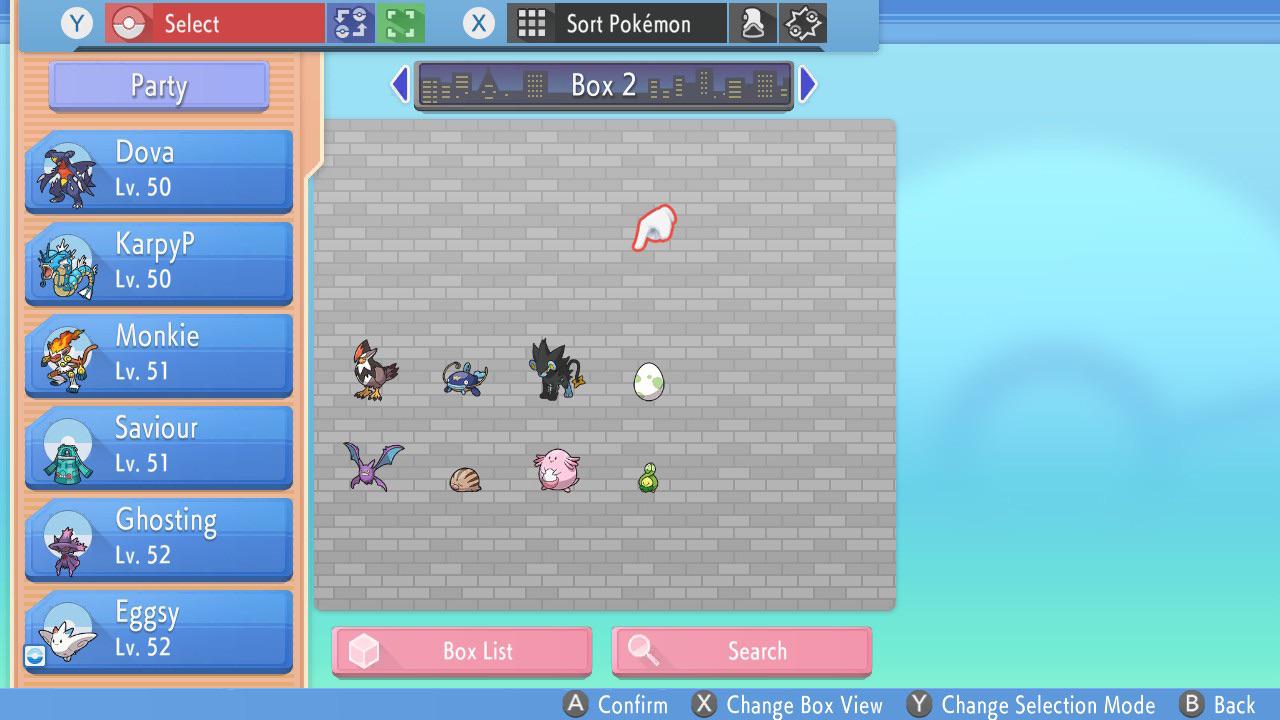
Task: Select Chansey in Box 2
Action: pyautogui.click(x=558, y=470)
